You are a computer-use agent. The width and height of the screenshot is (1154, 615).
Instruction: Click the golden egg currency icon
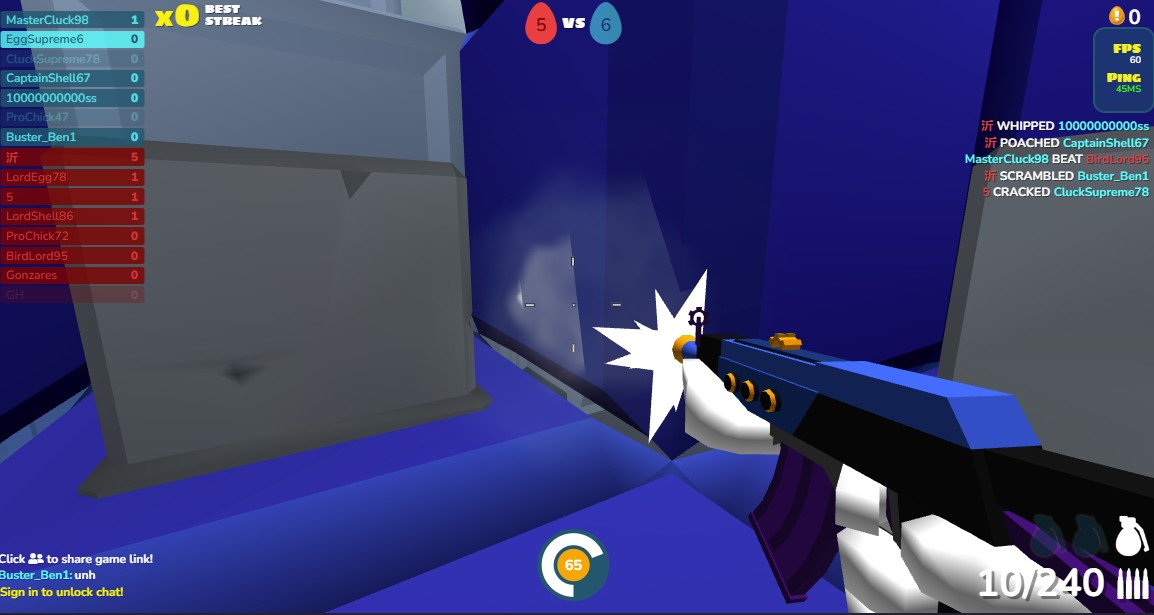point(1117,16)
